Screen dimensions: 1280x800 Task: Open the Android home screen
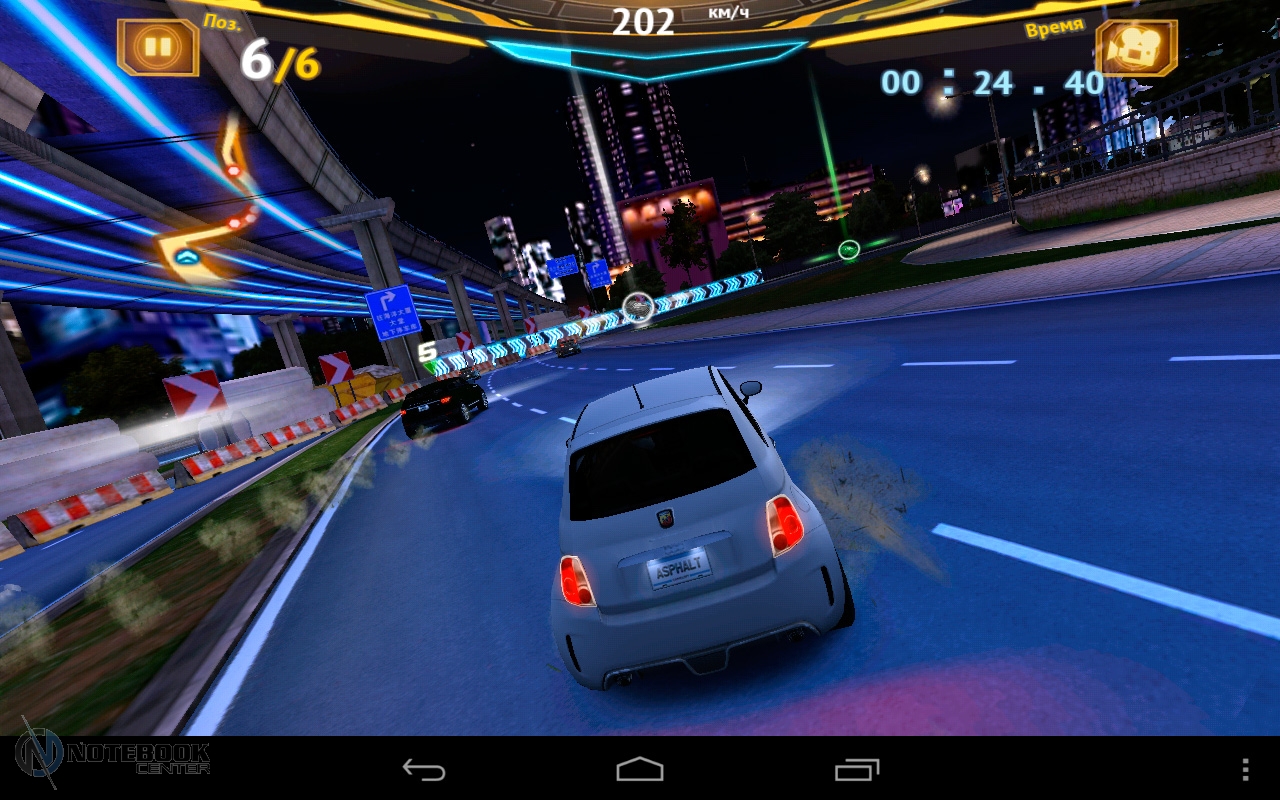(640, 769)
